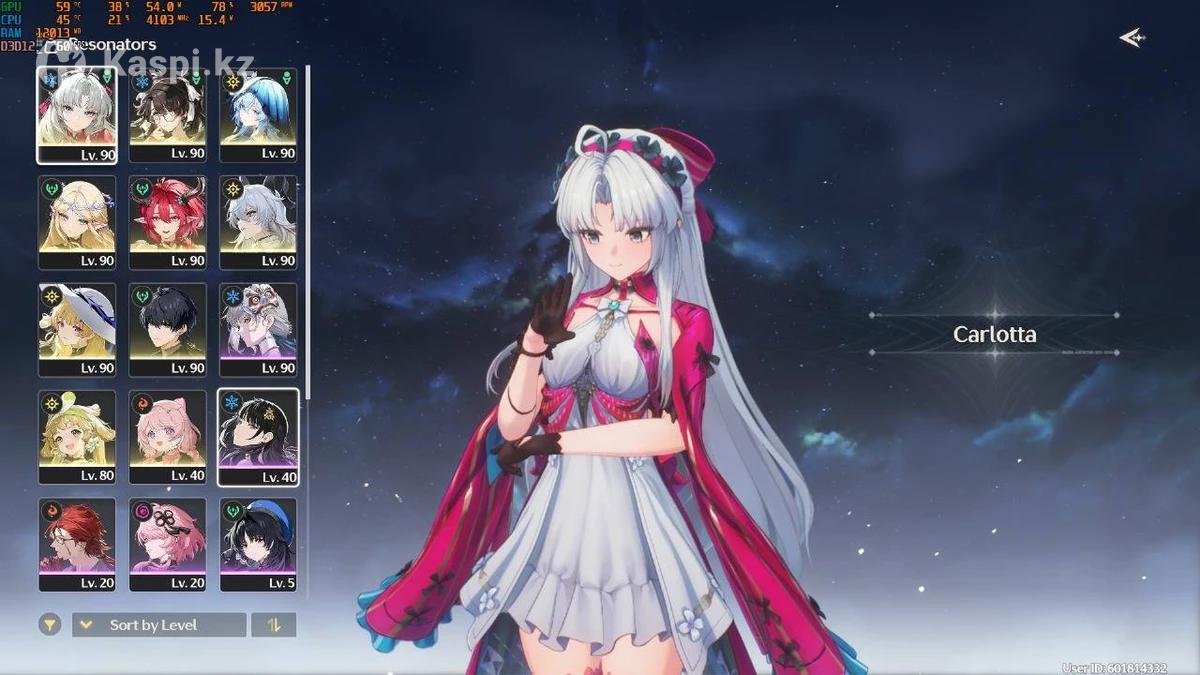
Task: Choose the brown-haired resonator with glasses
Action: (168, 114)
